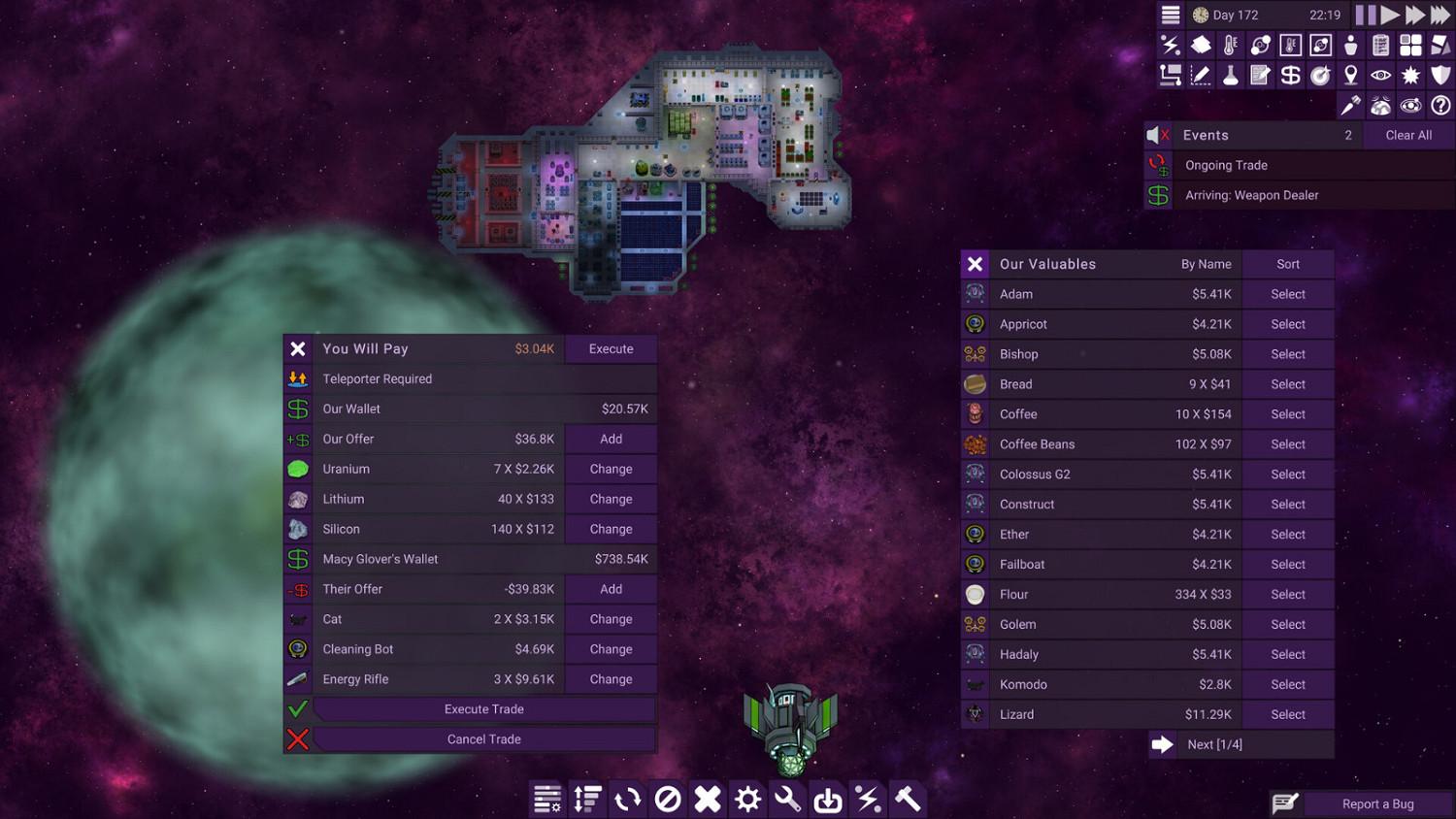1456x819 pixels.
Task: Open the missions target icon
Action: (x=1320, y=75)
